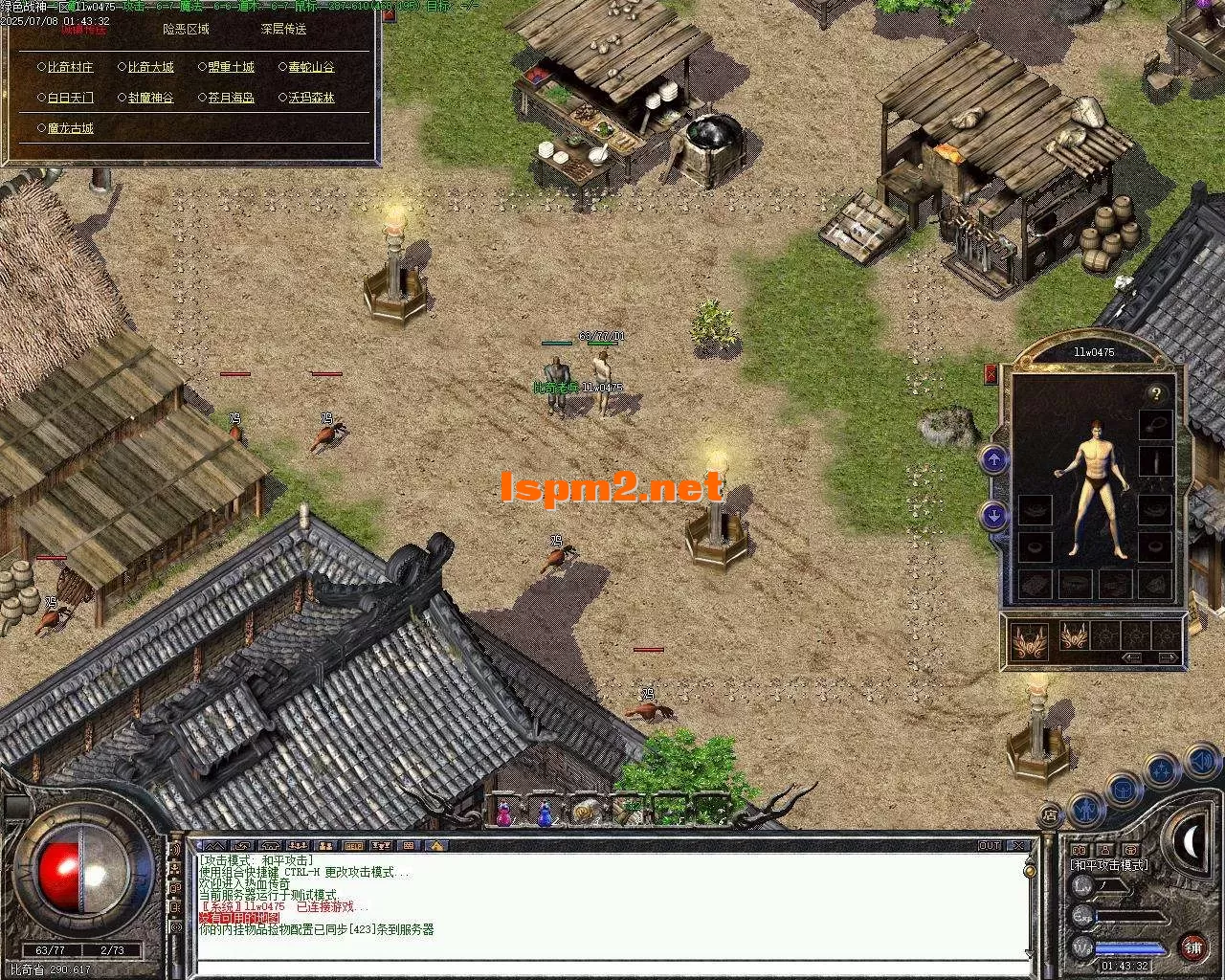Image resolution: width=1225 pixels, height=980 pixels.
Task: Open the question mark help button
Action: [1156, 393]
